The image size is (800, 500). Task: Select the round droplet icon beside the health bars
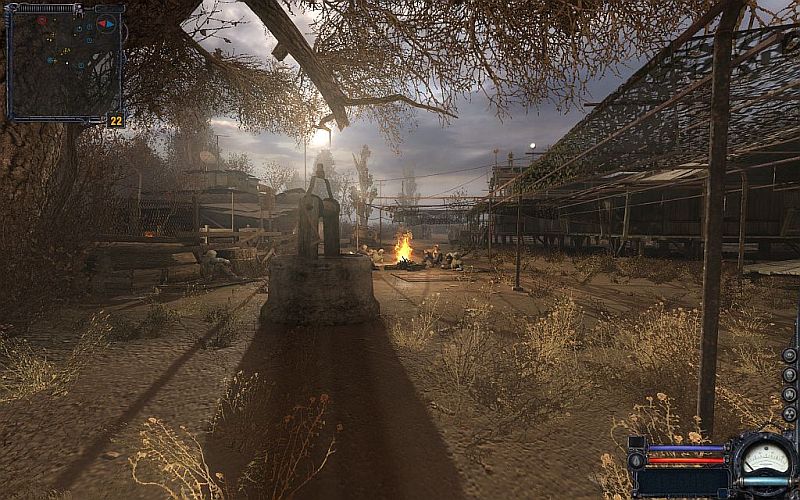tap(636, 461)
